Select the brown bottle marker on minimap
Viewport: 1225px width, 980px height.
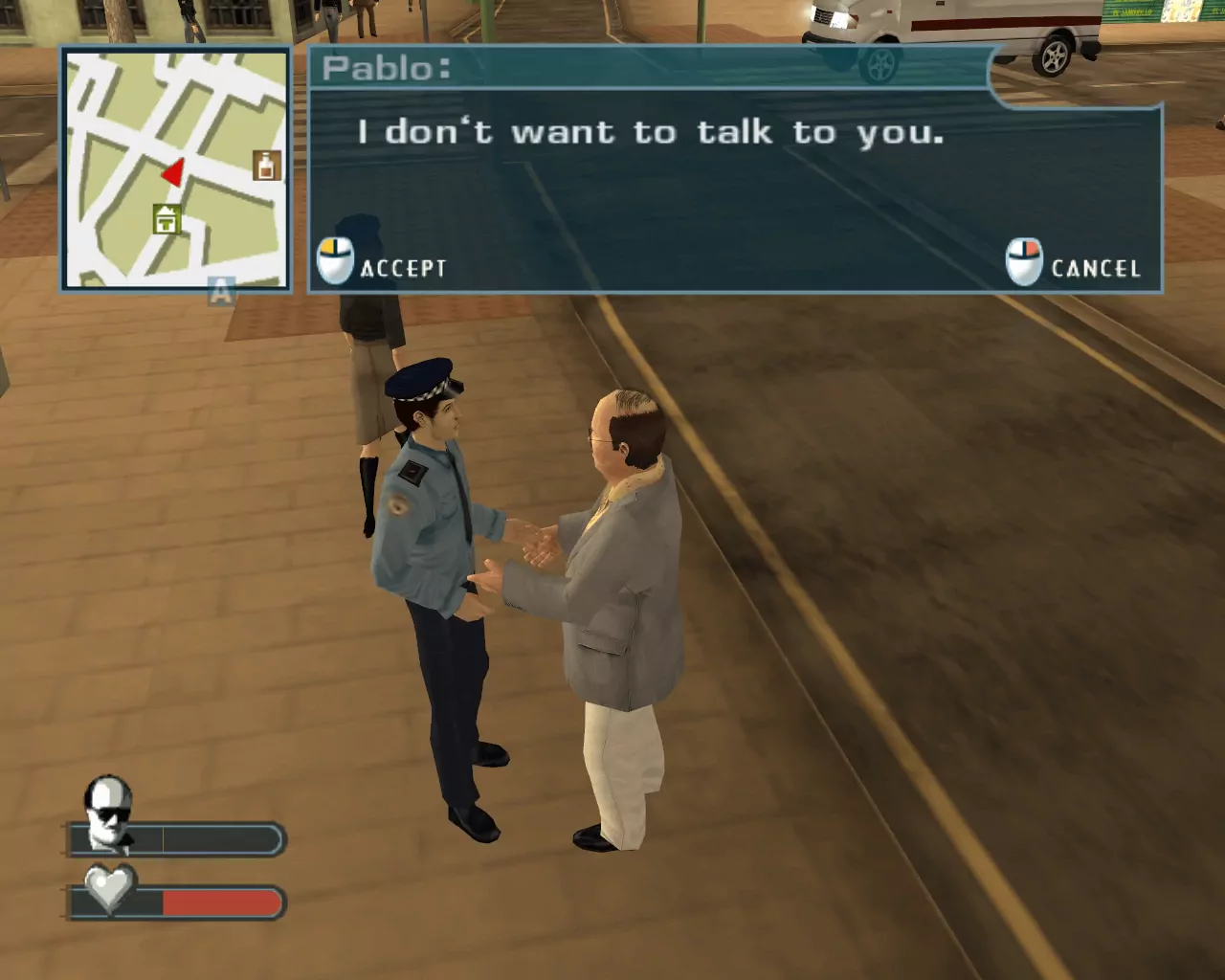267,165
